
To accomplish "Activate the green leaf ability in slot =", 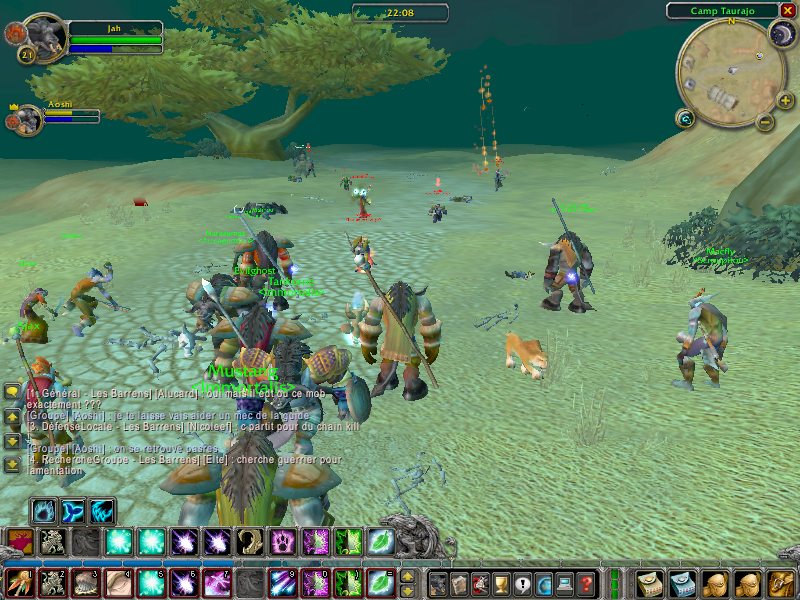I will 381,583.
